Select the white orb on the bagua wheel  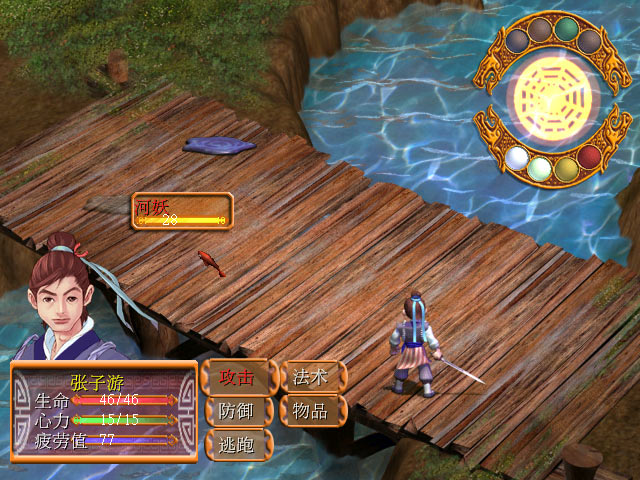516,158
